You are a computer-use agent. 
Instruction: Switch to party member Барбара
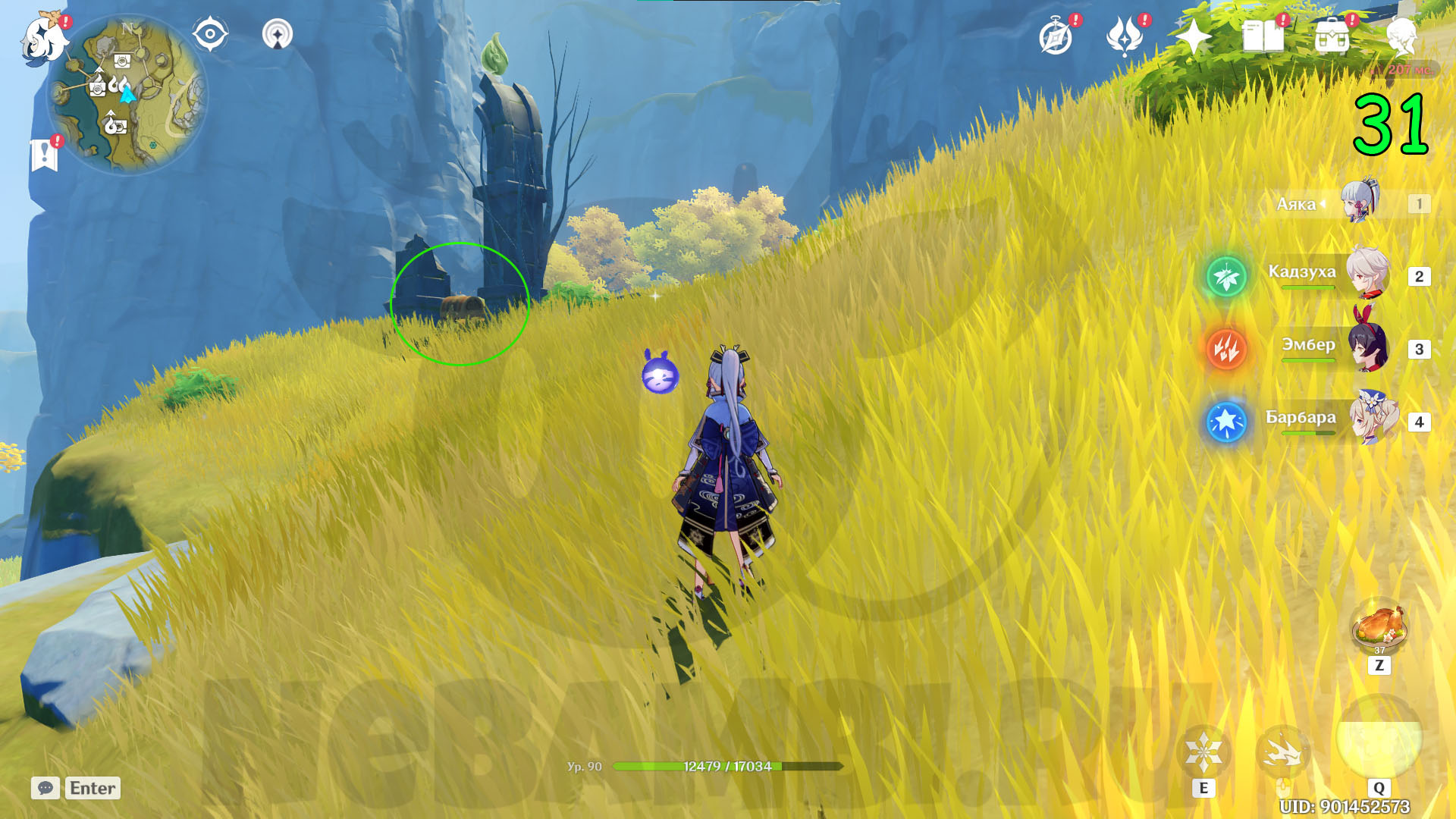(1372, 419)
